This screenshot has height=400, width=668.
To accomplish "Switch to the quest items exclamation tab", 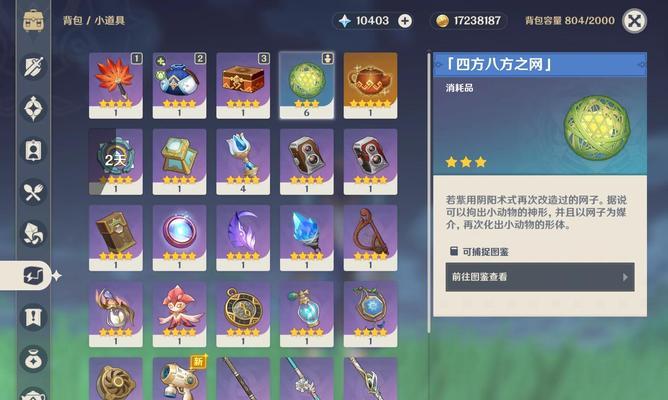I will [x=33, y=318].
